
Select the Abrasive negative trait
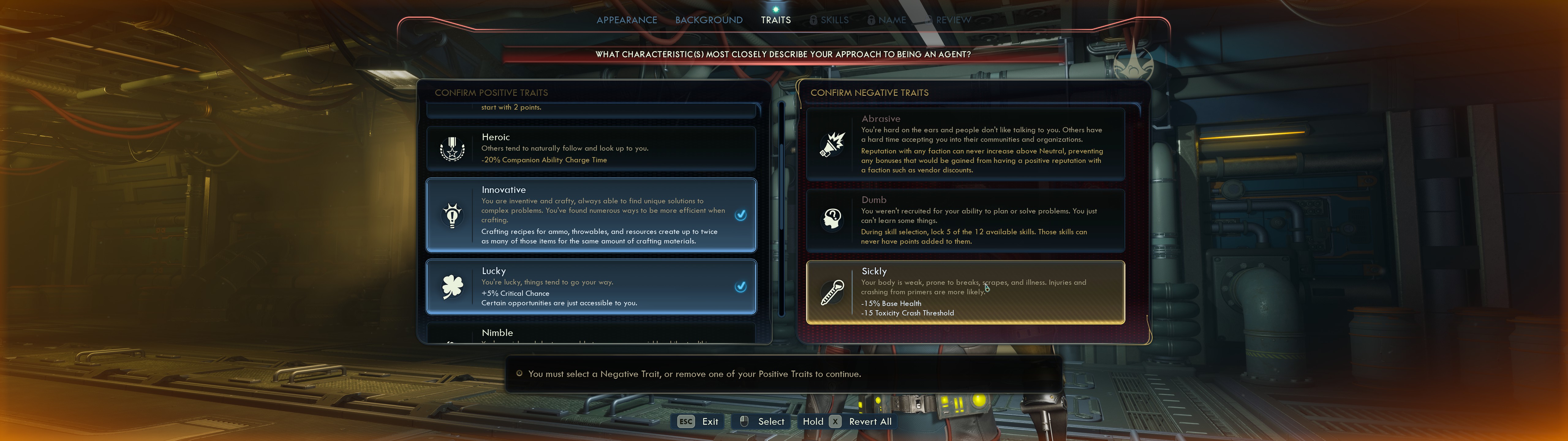point(965,144)
